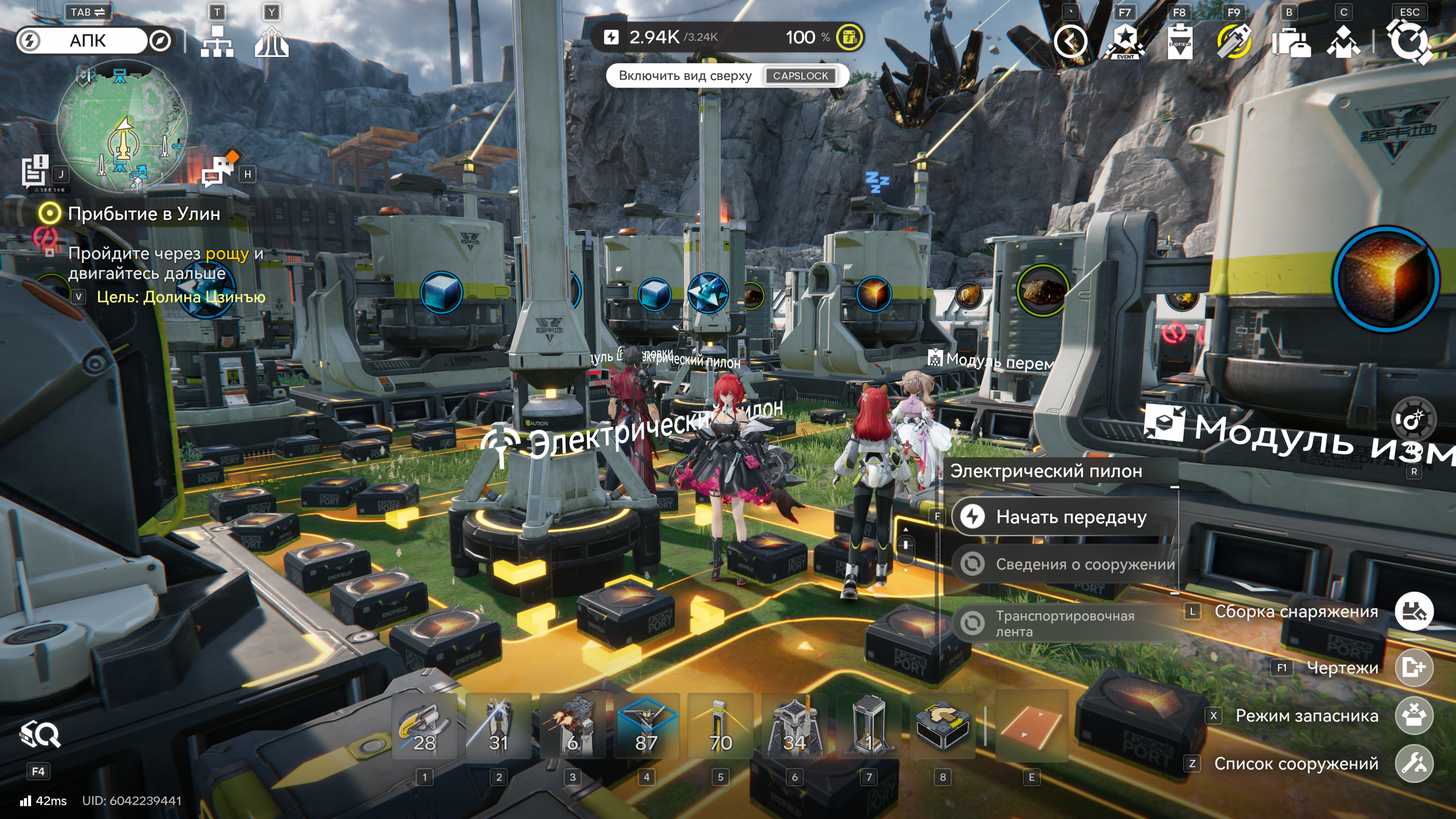Pick the hotbar building with count 87
This screenshot has height=819, width=1456.
[646, 727]
